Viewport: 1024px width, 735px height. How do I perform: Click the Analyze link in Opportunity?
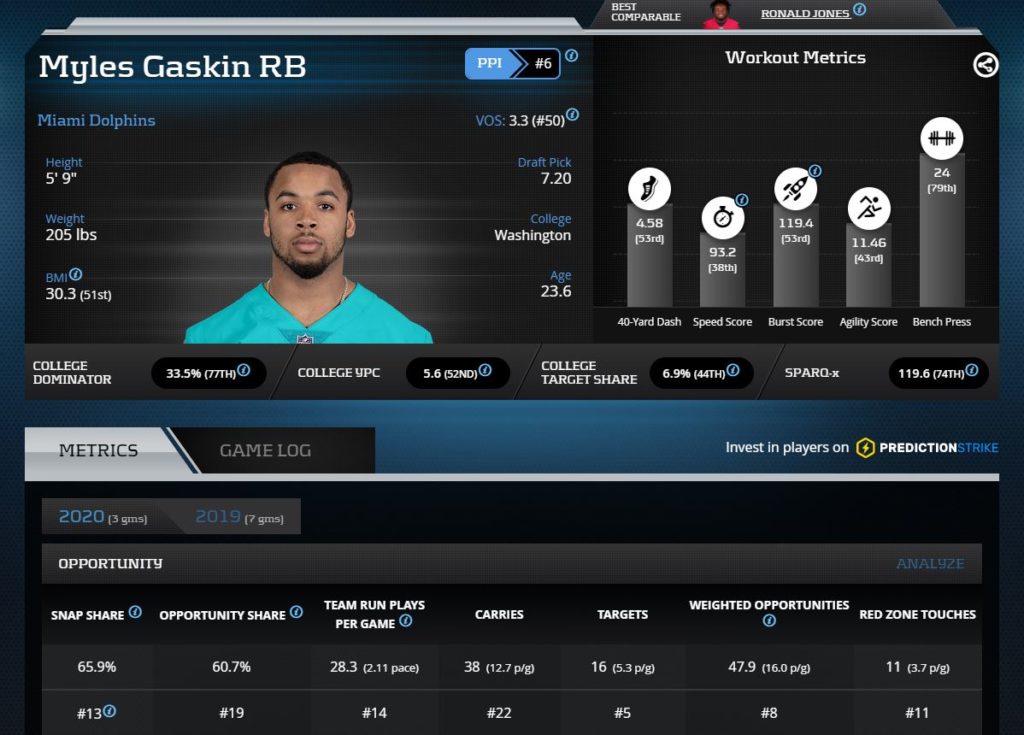930,564
